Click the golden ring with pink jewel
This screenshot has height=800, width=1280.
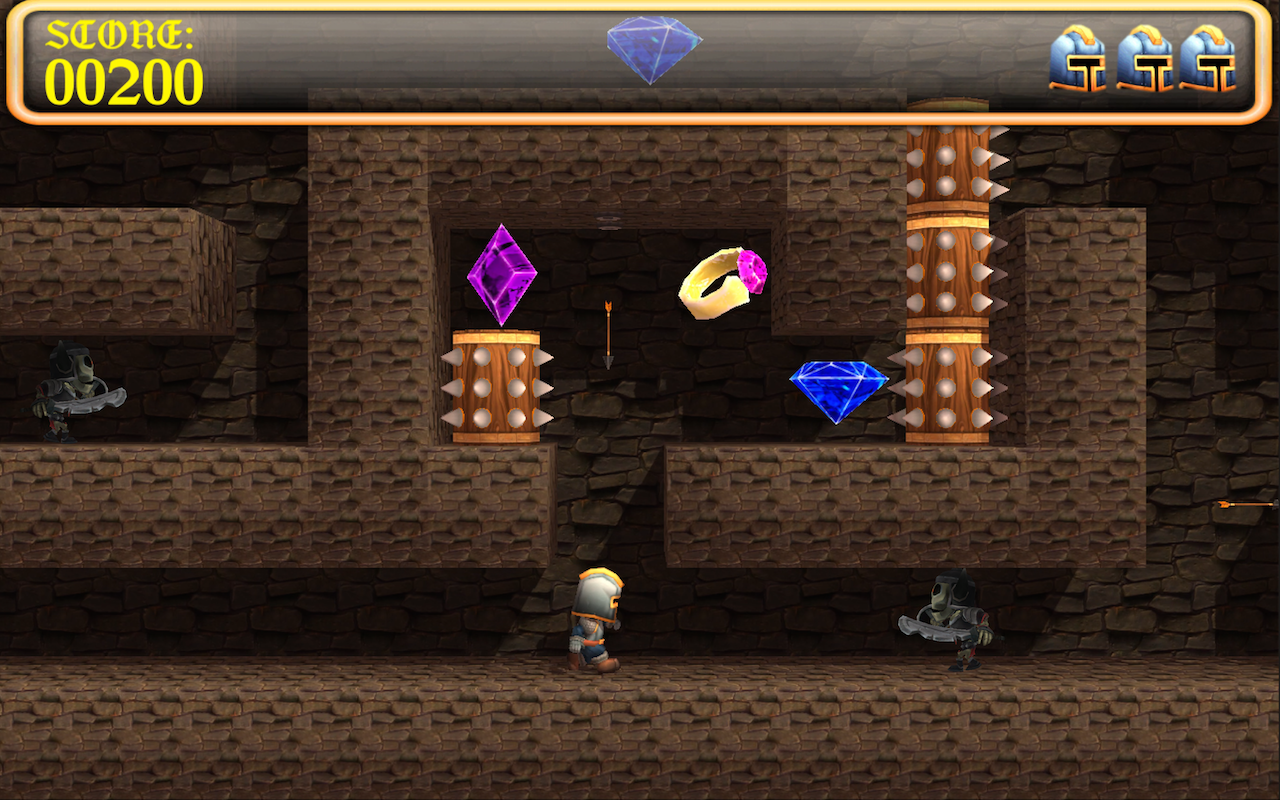pyautogui.click(x=715, y=285)
